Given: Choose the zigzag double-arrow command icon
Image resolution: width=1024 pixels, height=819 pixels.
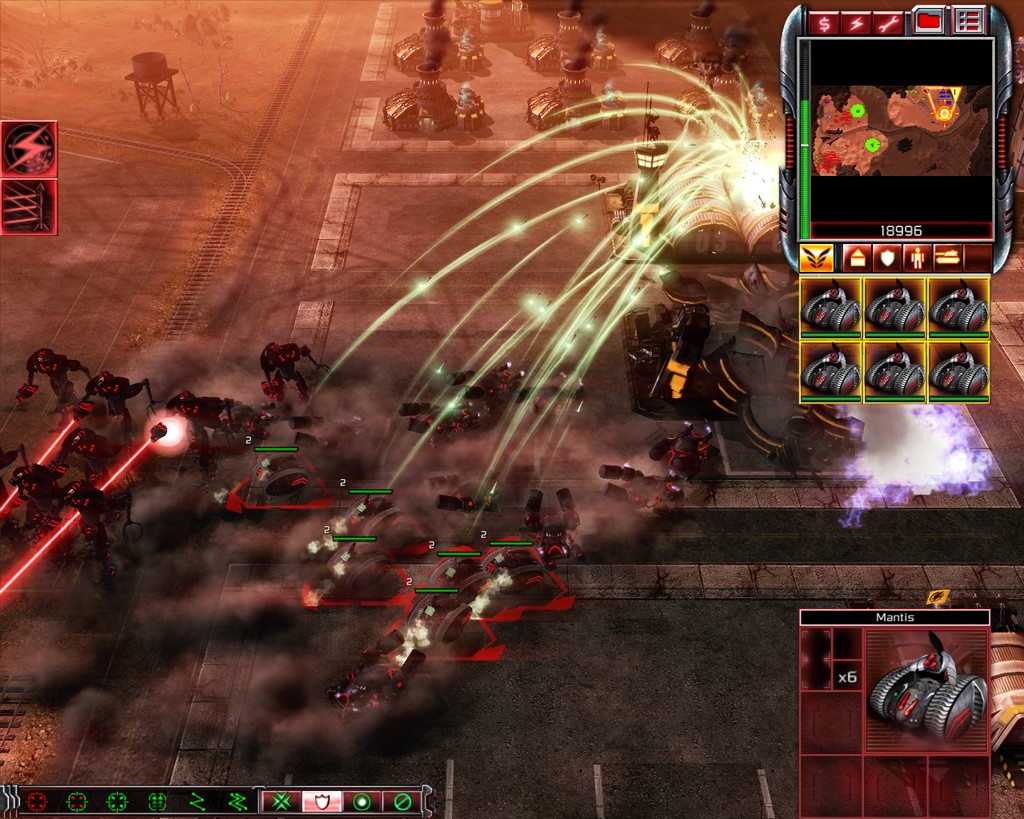Looking at the screenshot, I should 237,802.
